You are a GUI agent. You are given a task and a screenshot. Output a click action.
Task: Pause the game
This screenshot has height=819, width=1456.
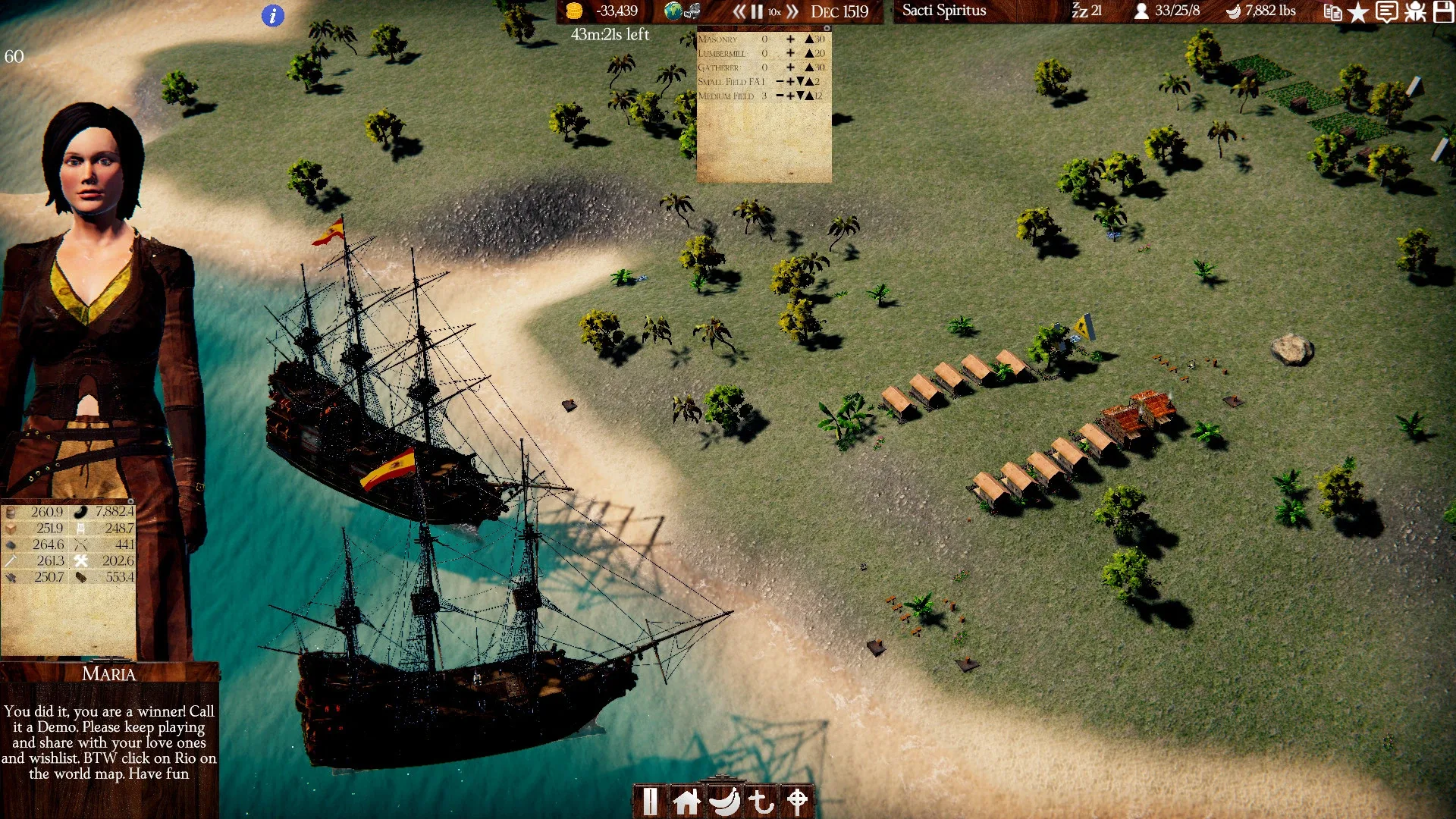click(x=757, y=11)
